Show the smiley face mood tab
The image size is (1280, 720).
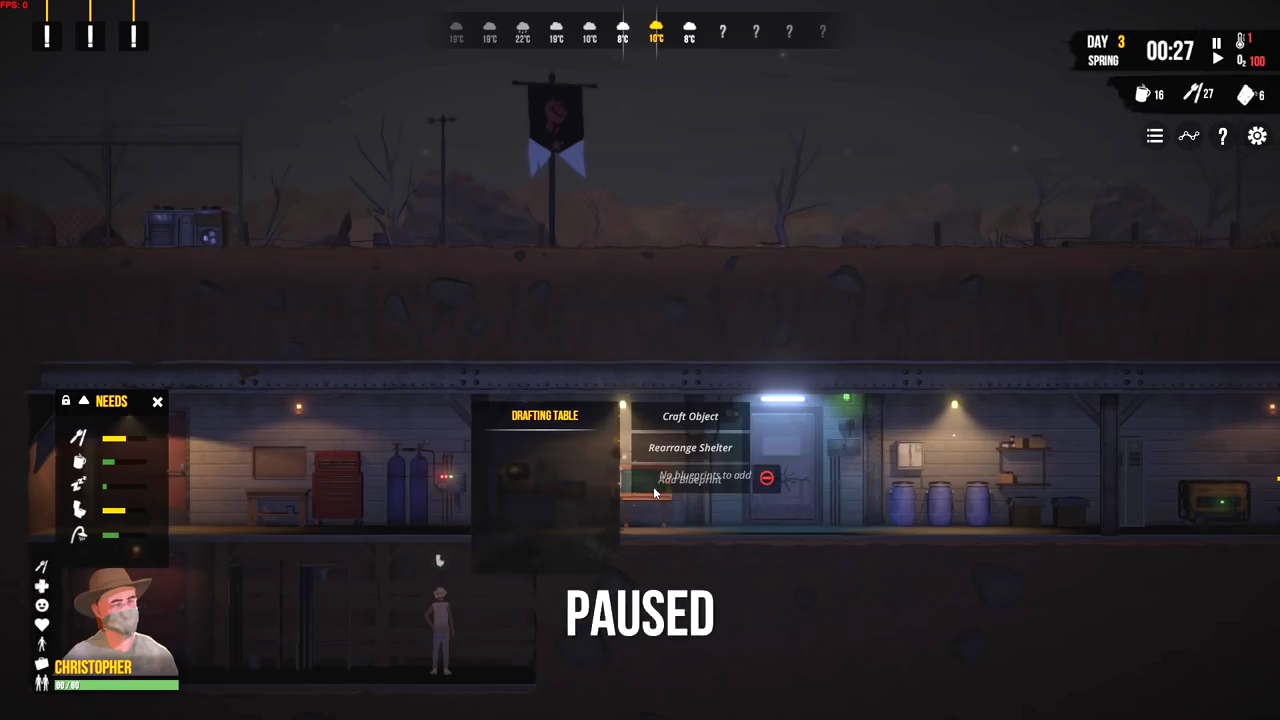click(42, 605)
